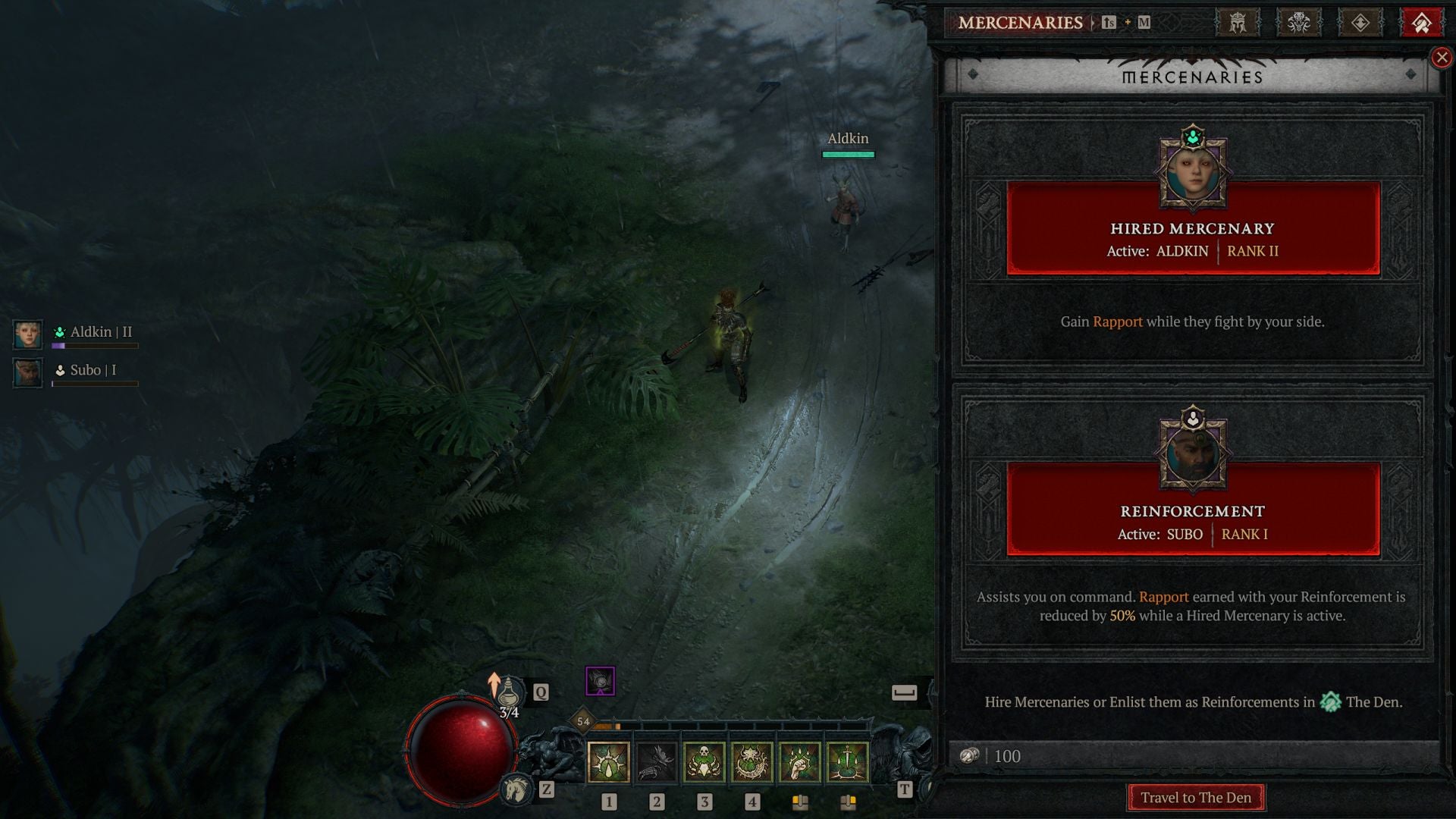Click the red crossed-hammers Mercenaries icon
The width and height of the screenshot is (1456, 819).
tap(1423, 21)
